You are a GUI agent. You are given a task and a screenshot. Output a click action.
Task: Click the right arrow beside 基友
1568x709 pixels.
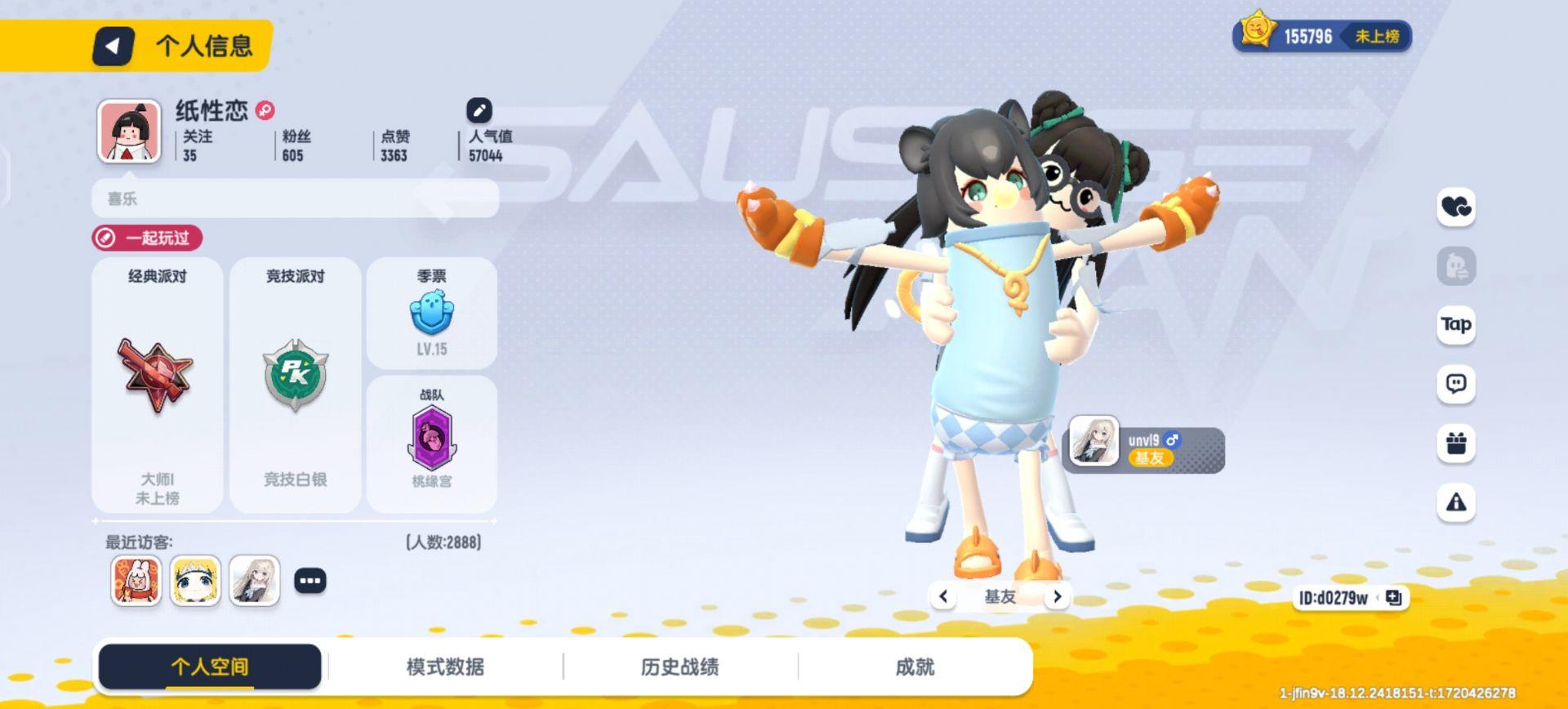click(1058, 596)
